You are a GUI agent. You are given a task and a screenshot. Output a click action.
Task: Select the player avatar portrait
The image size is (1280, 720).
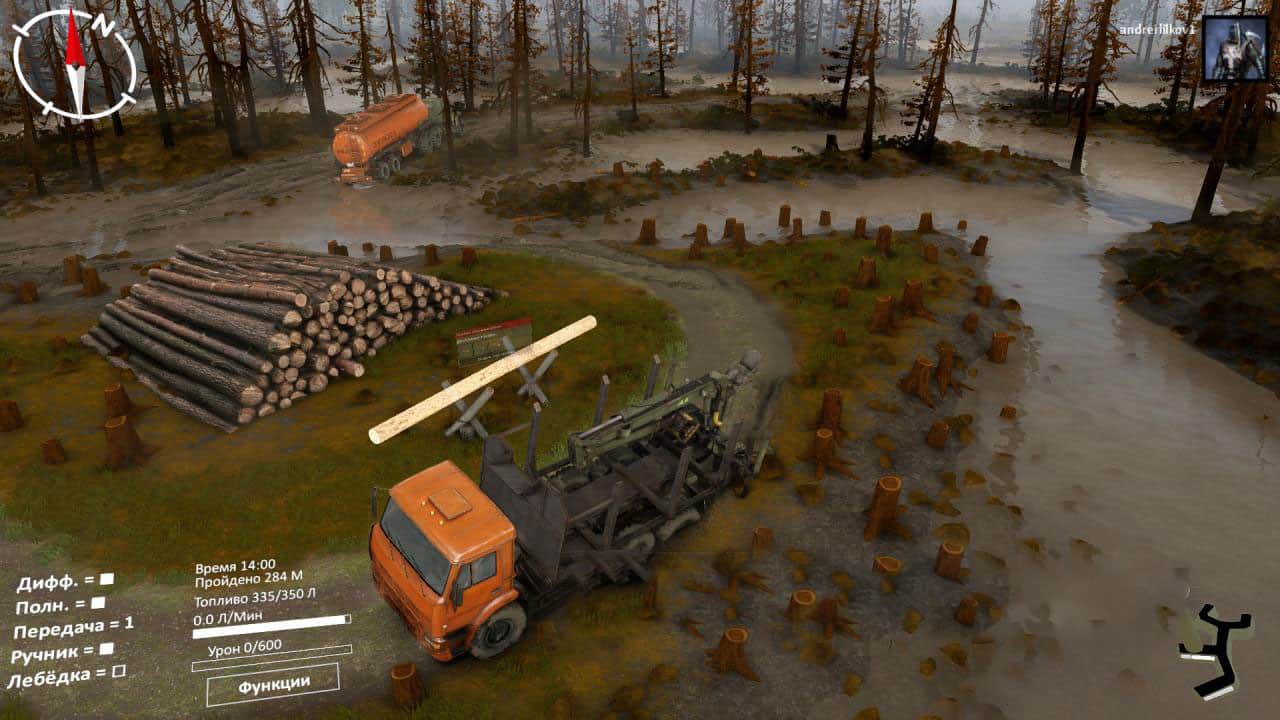coord(1234,48)
